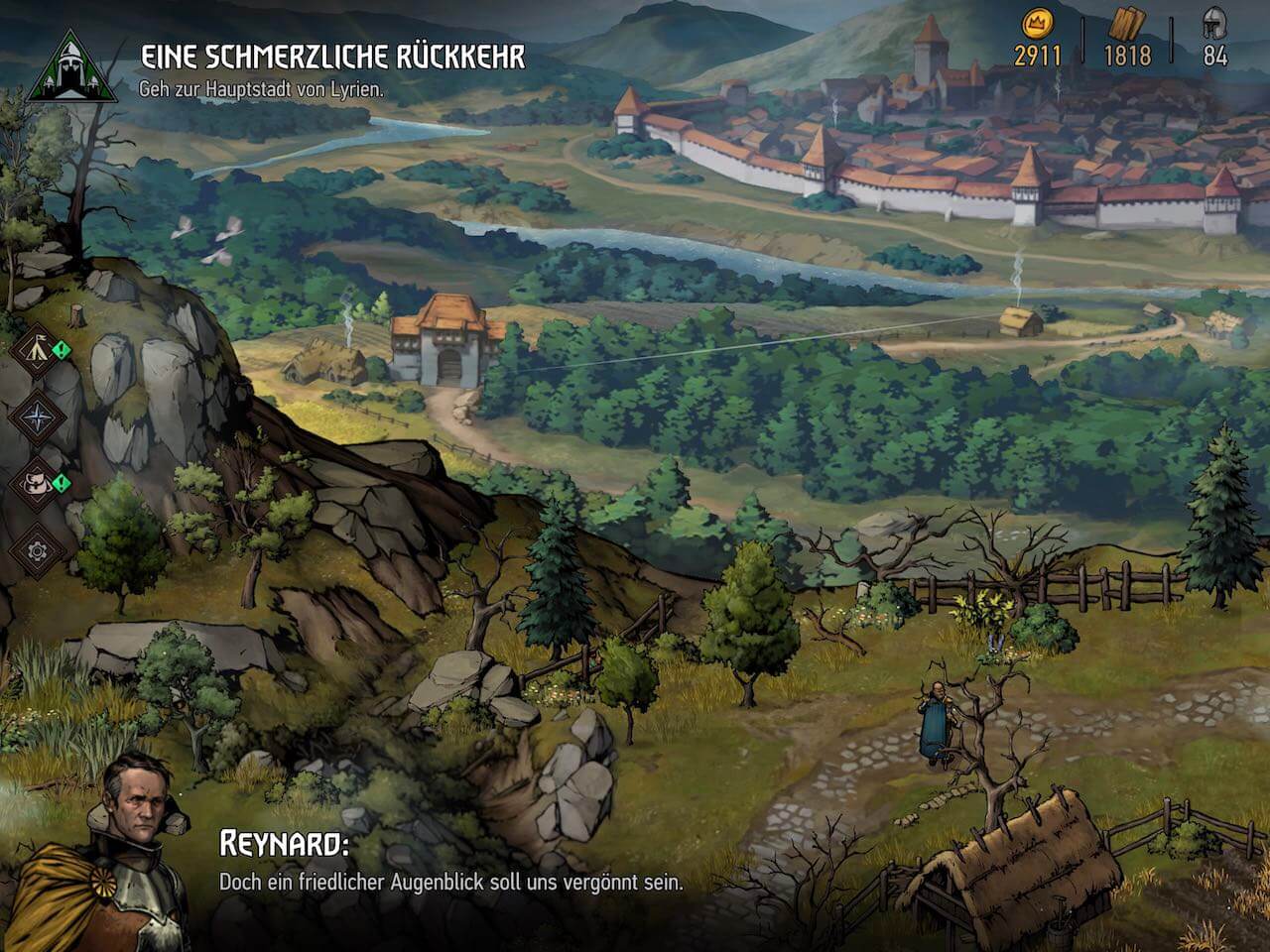The image size is (1270, 952).
Task: Click the quest emblem with helmet icon
Action: pyautogui.click(x=68, y=66)
